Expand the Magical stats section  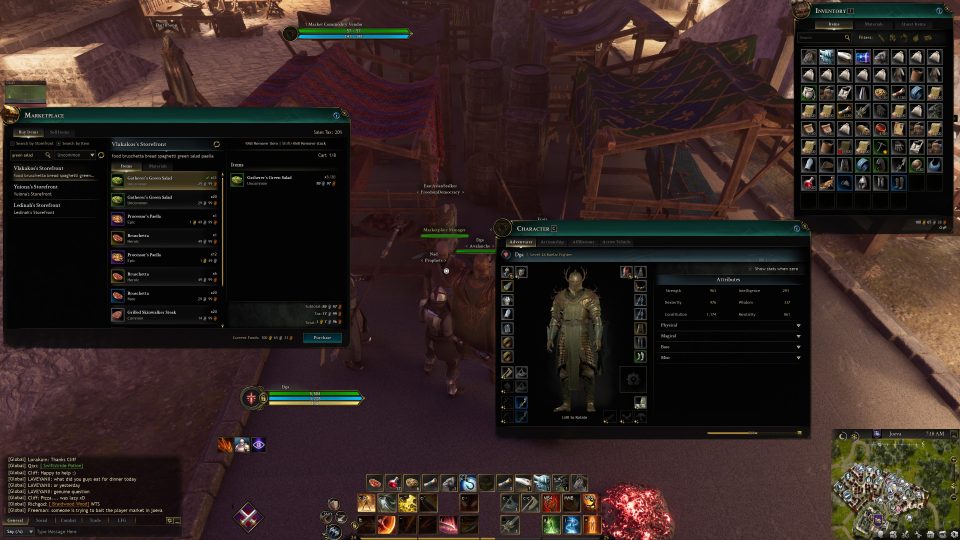click(731, 335)
